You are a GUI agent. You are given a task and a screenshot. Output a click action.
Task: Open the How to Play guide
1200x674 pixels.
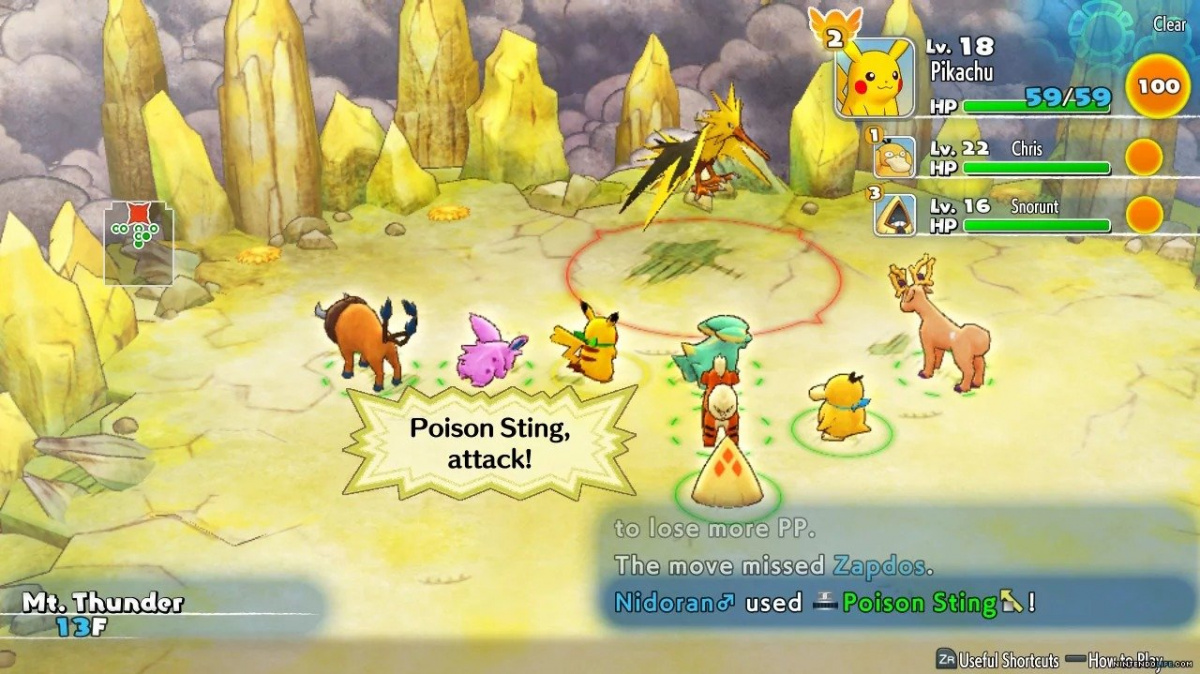click(1125, 659)
